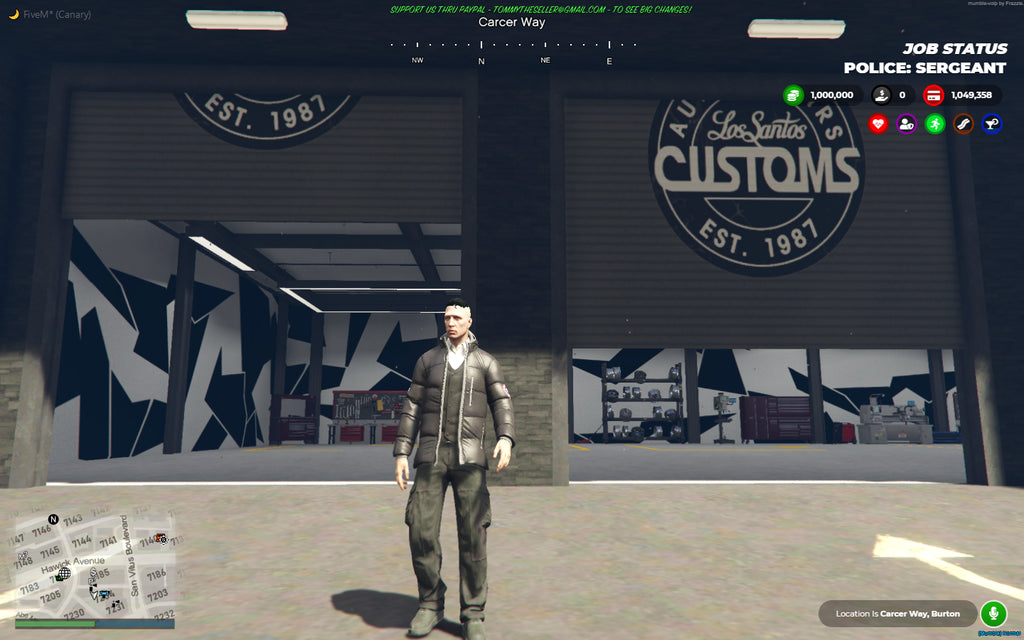Viewport: 1024px width, 640px height.
Task: Select the black hand-with-dollar money icon
Action: (881, 95)
